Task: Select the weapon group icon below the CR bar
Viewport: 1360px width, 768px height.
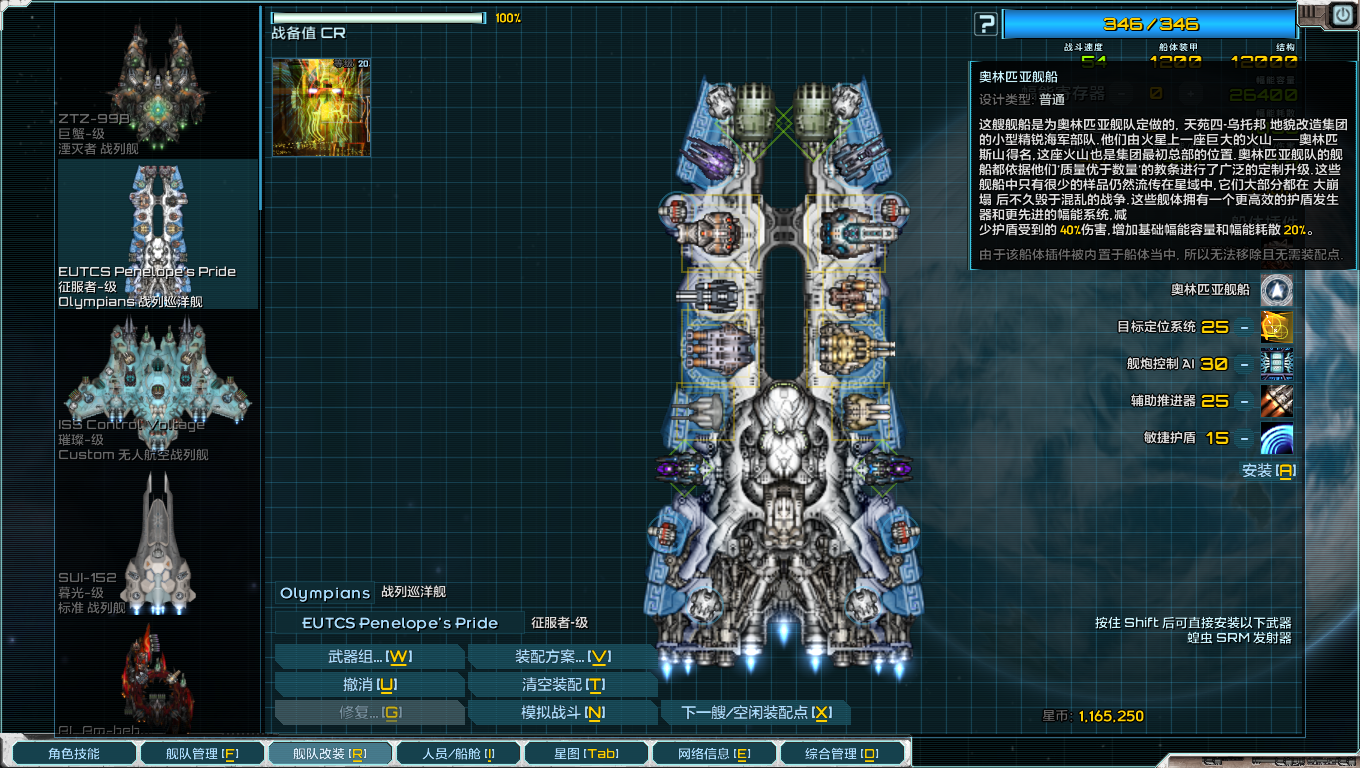Action: (x=319, y=108)
